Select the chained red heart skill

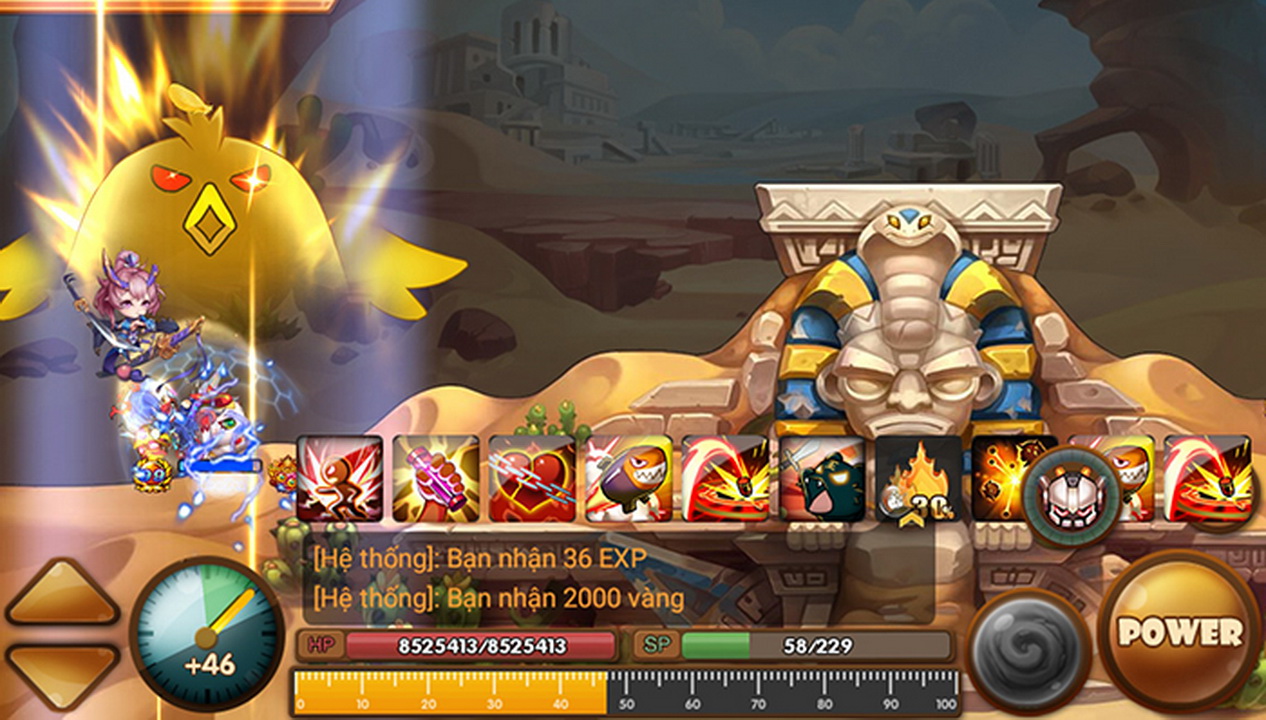532,478
